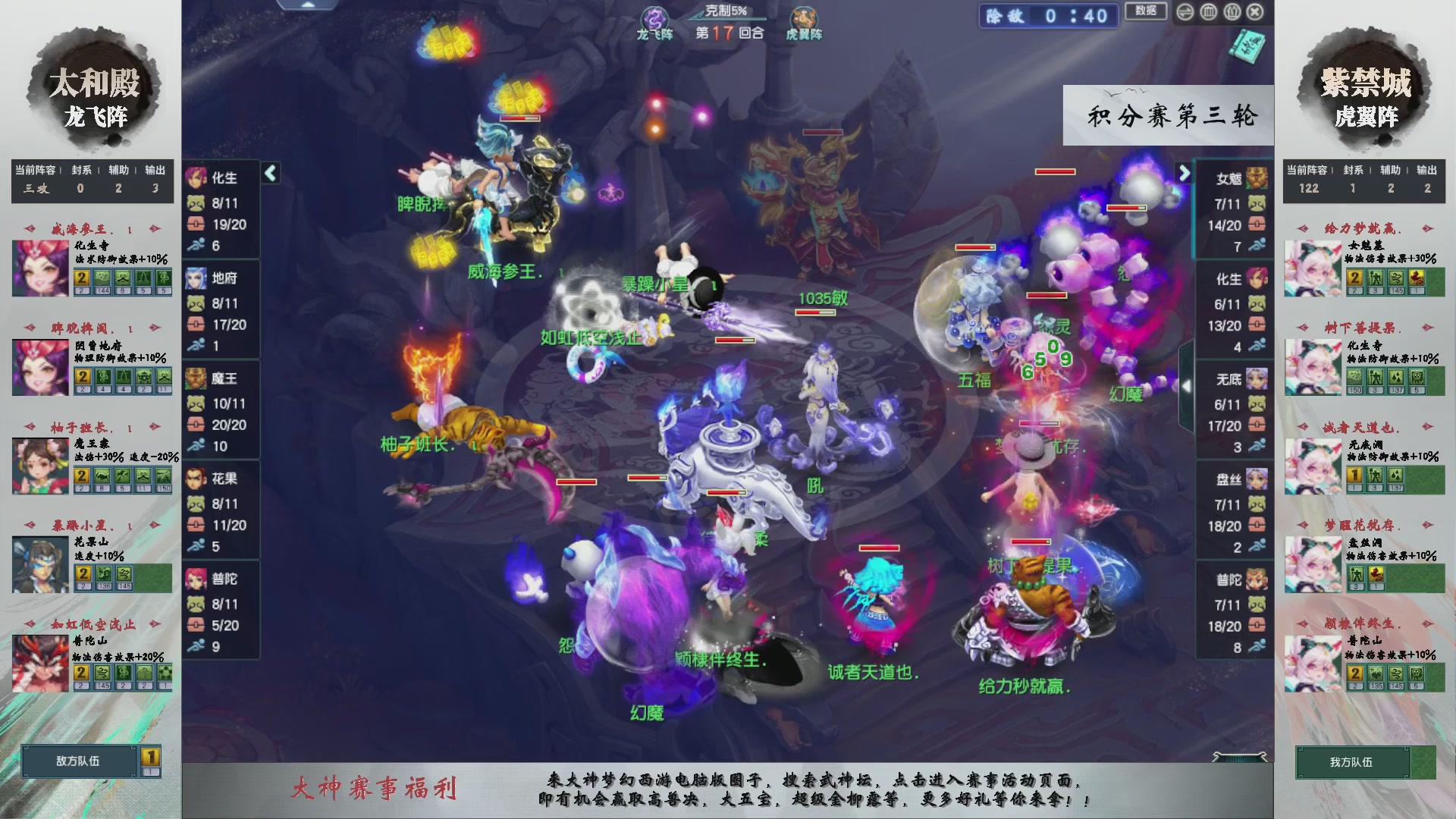
Task: Select the swap/exchange circular icon in top-right toolbar
Action: click(x=1186, y=12)
